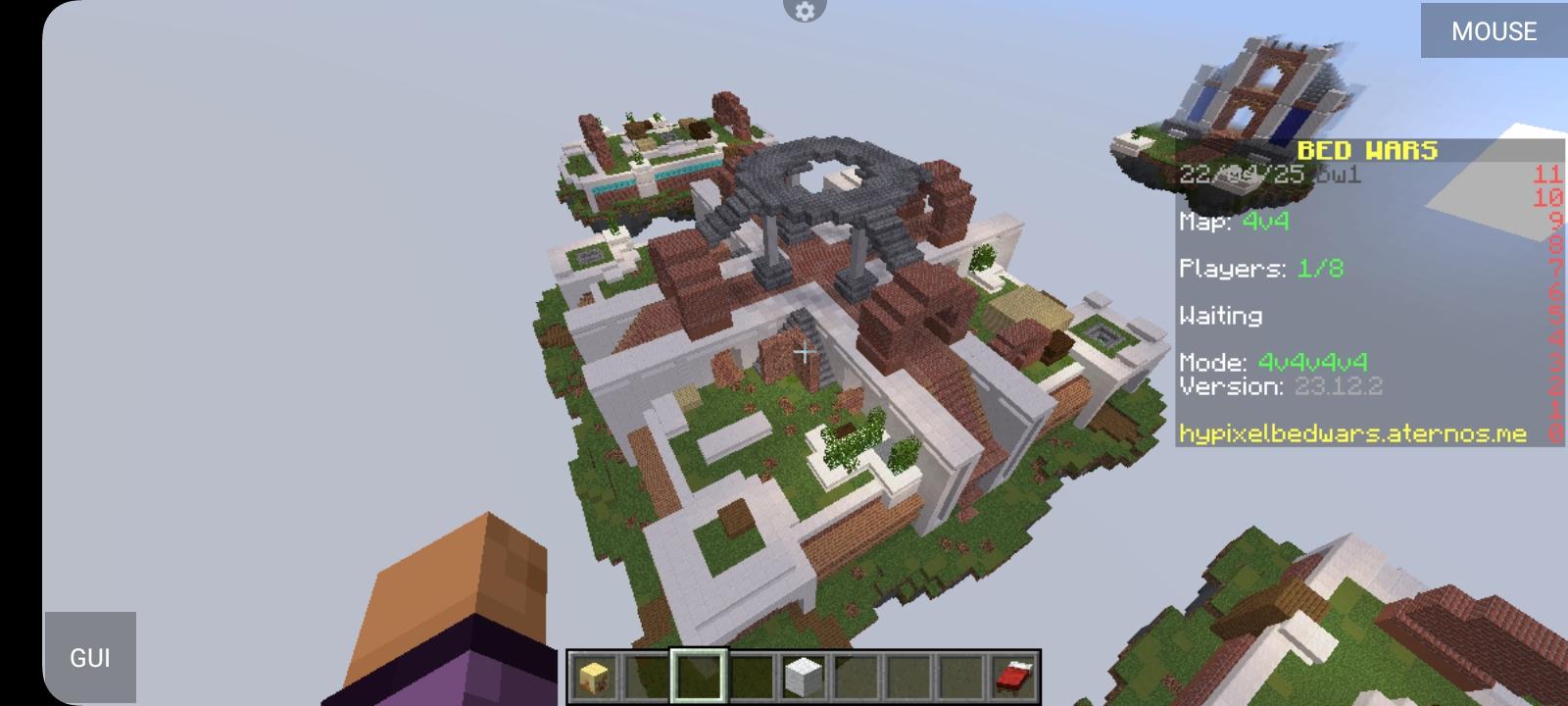Show on-screen controls using the GUI button

(91, 657)
